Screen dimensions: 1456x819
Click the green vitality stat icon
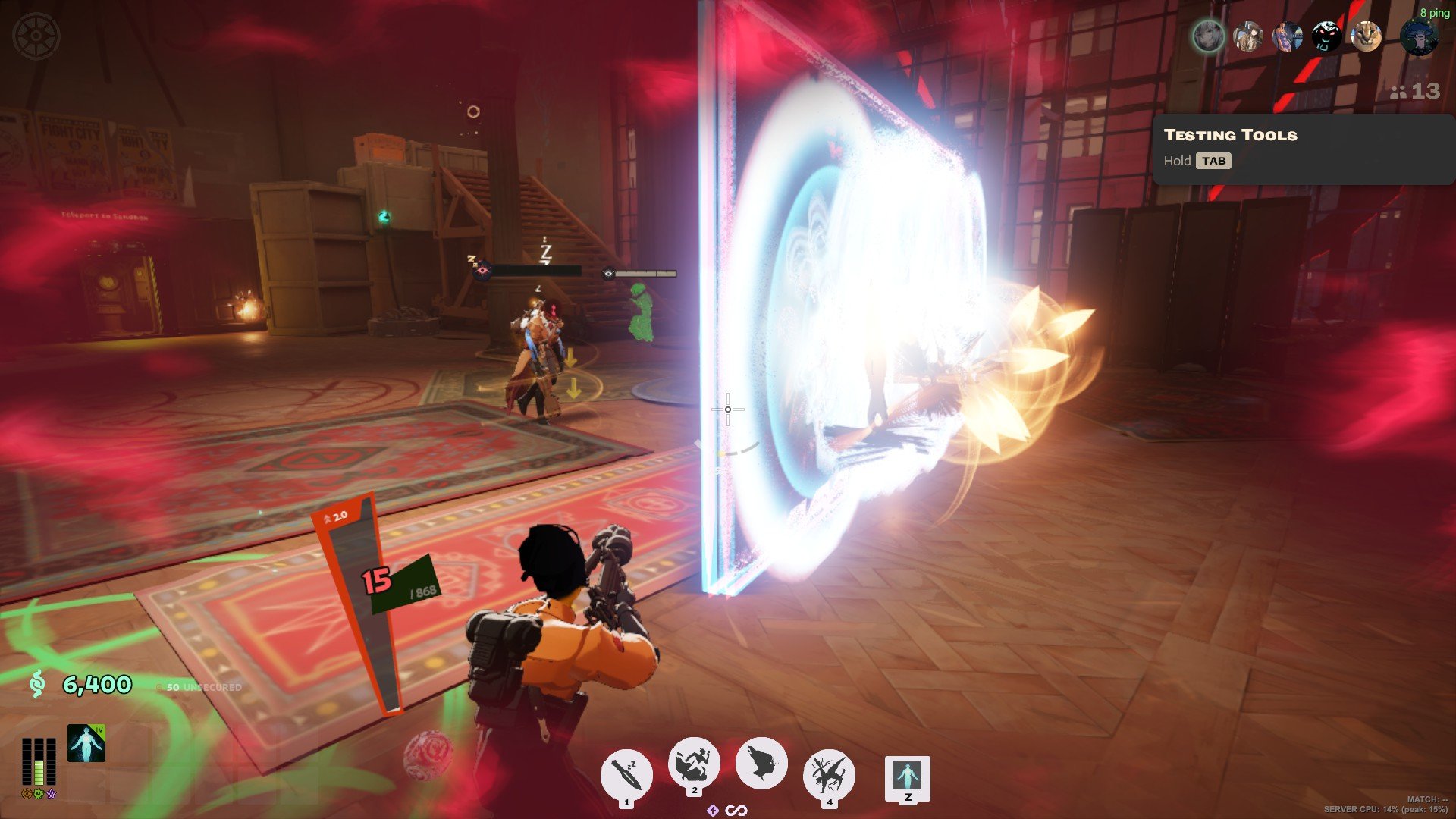tap(39, 794)
